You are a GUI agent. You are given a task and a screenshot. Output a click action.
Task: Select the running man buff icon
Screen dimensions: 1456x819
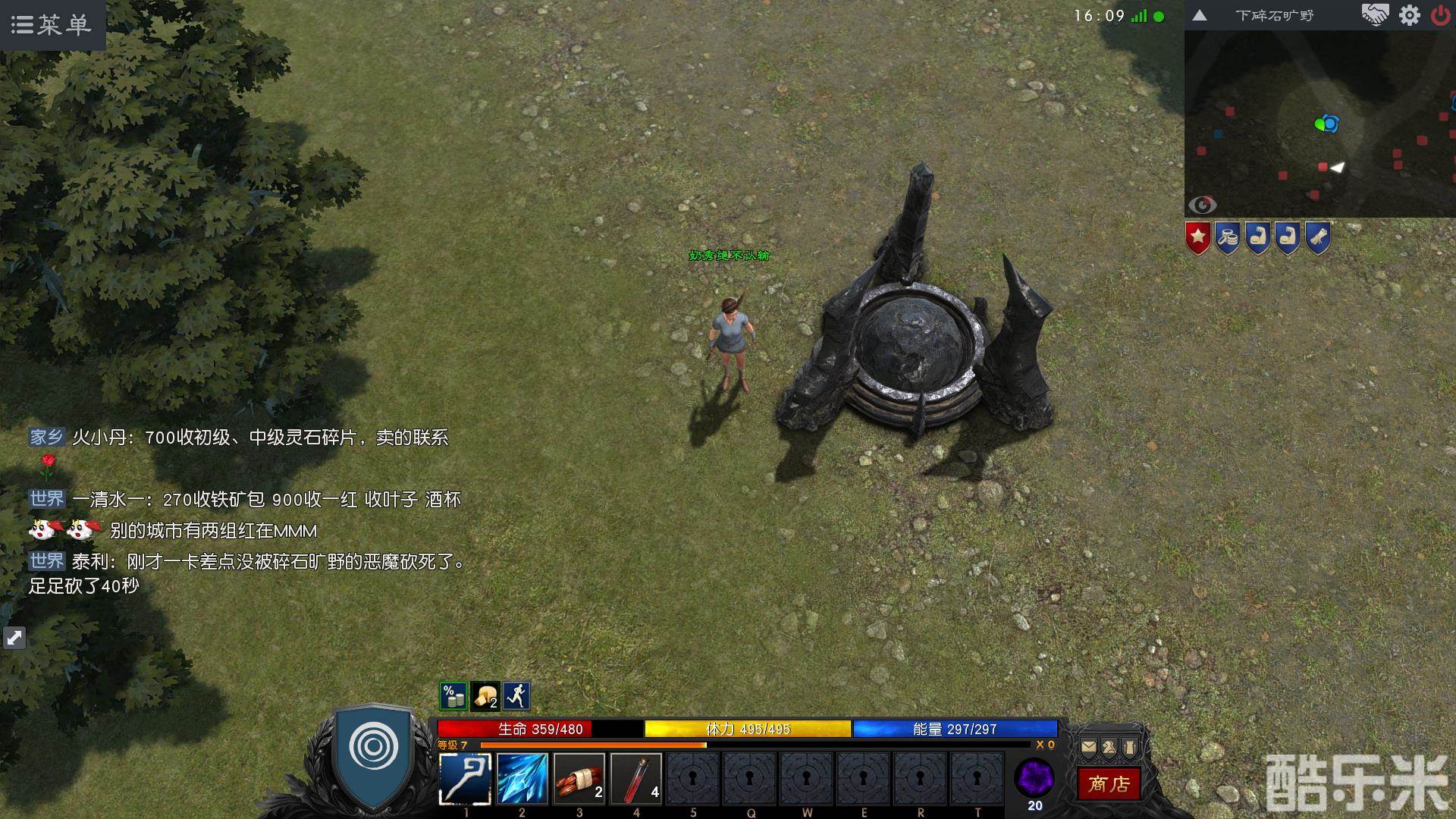[516, 695]
